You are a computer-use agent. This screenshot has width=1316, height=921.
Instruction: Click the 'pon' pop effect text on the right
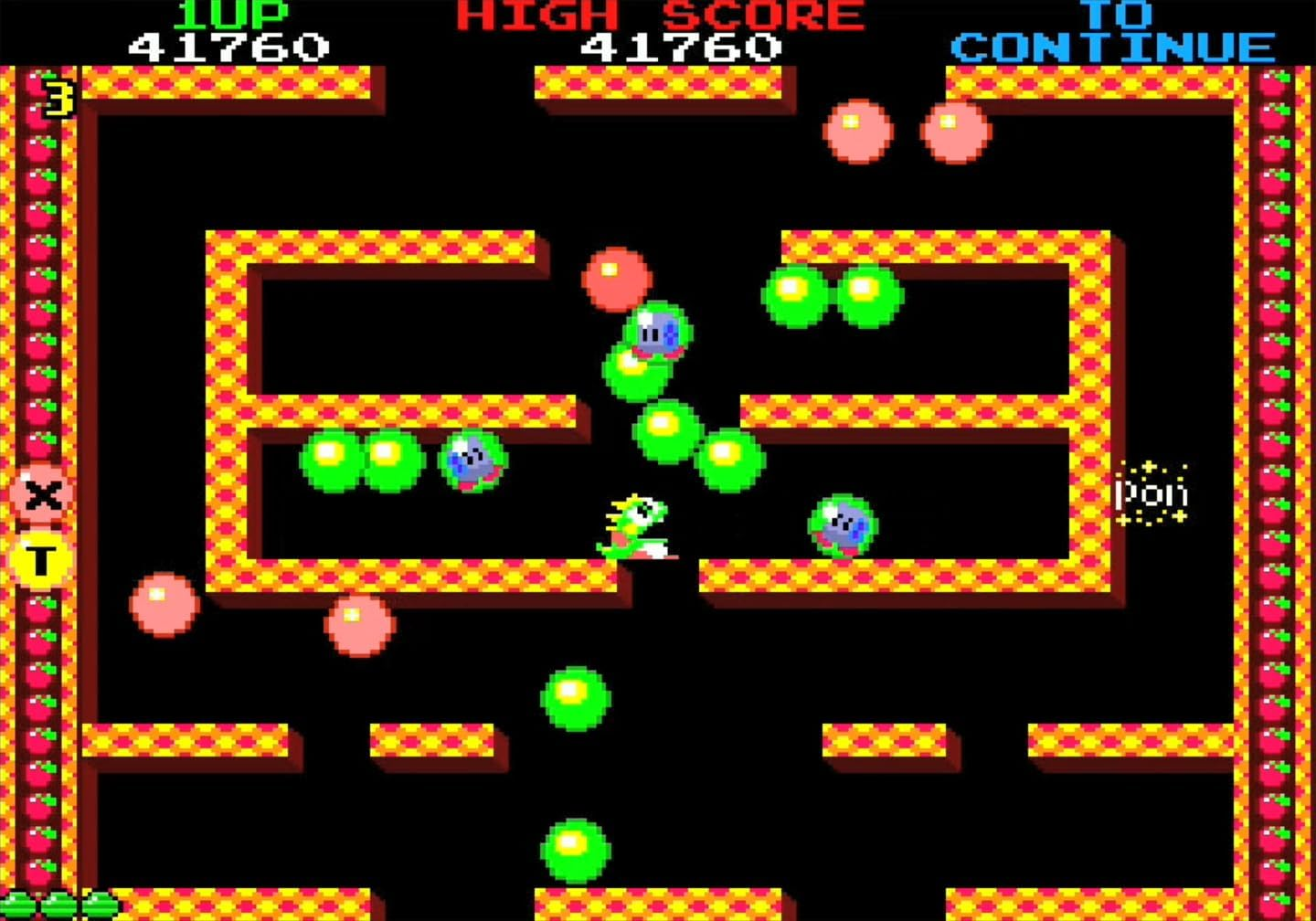click(x=1152, y=493)
